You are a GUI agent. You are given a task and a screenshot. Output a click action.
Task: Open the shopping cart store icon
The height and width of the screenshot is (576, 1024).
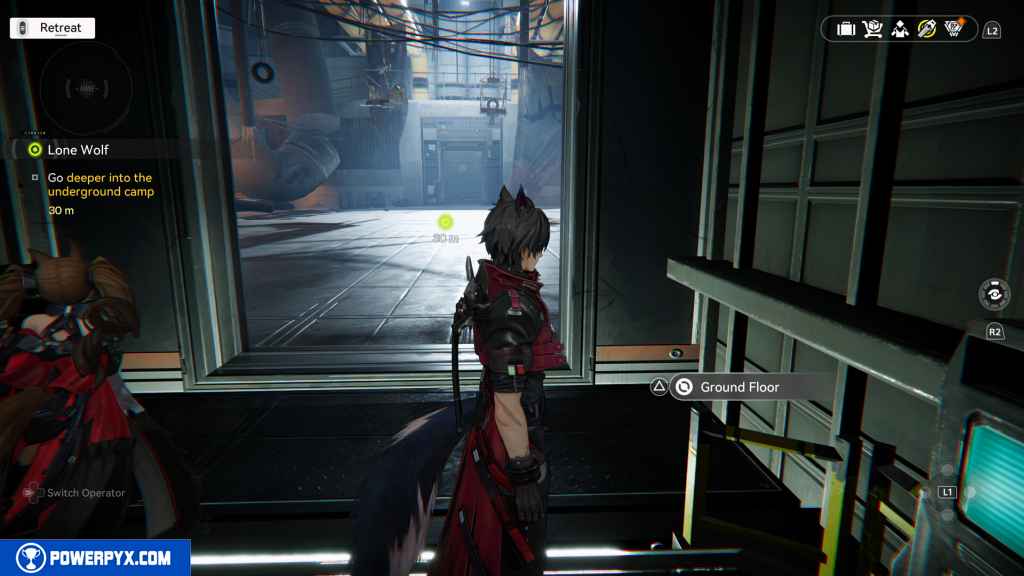click(x=873, y=29)
